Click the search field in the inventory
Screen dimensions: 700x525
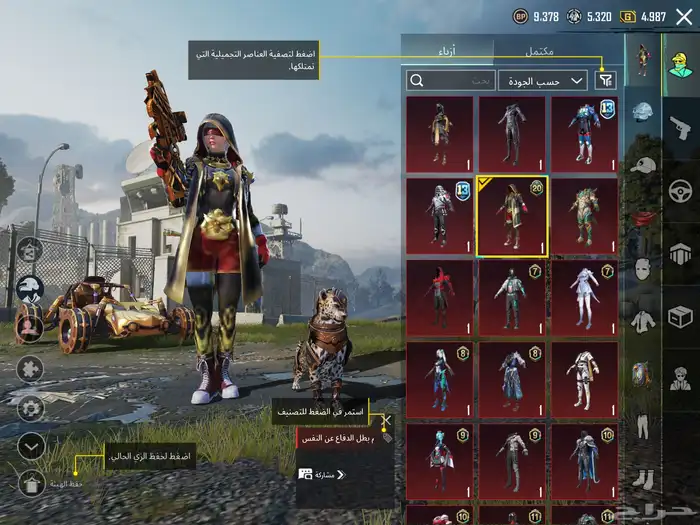[451, 80]
